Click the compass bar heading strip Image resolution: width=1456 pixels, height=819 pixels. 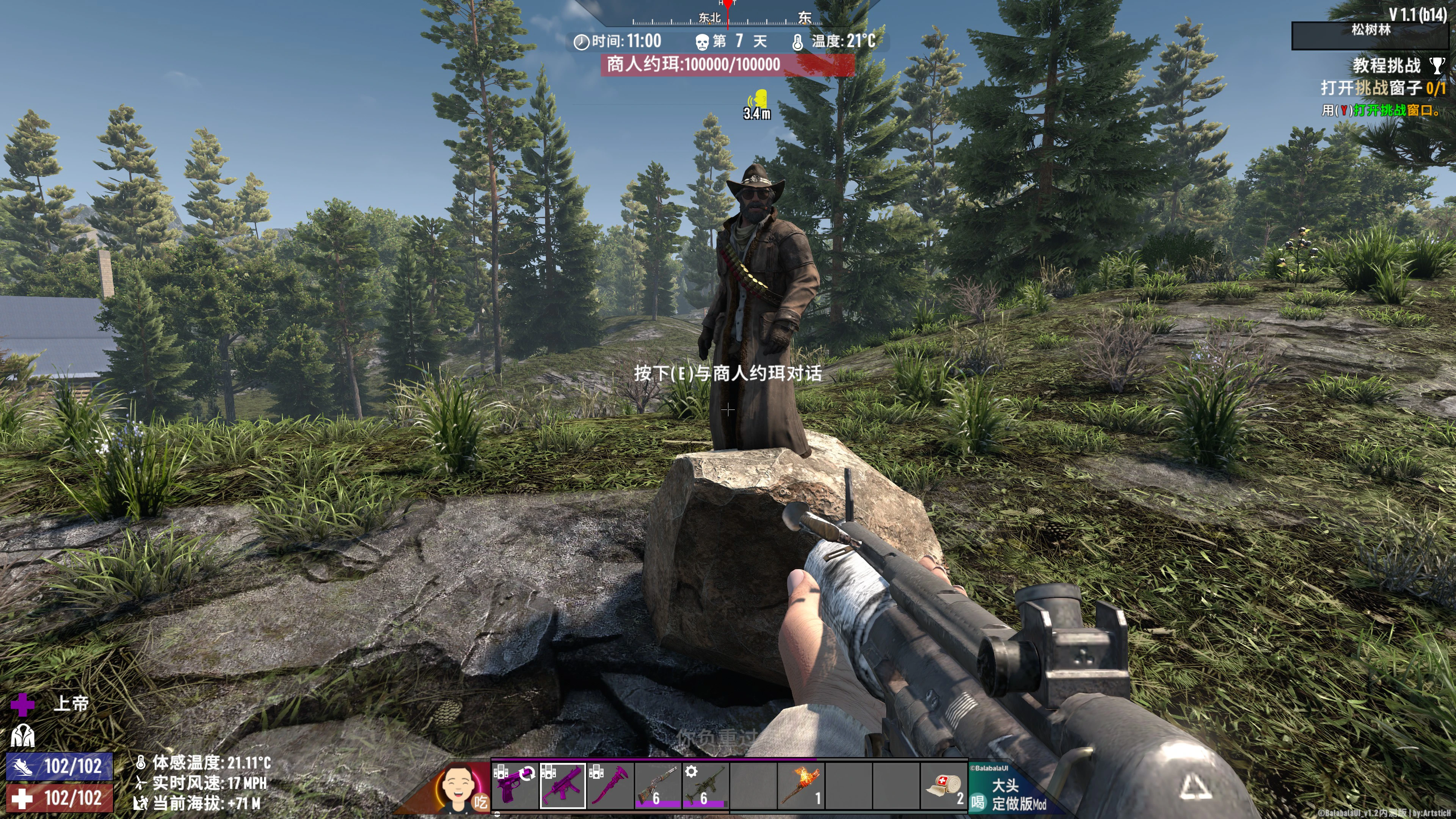(728, 17)
